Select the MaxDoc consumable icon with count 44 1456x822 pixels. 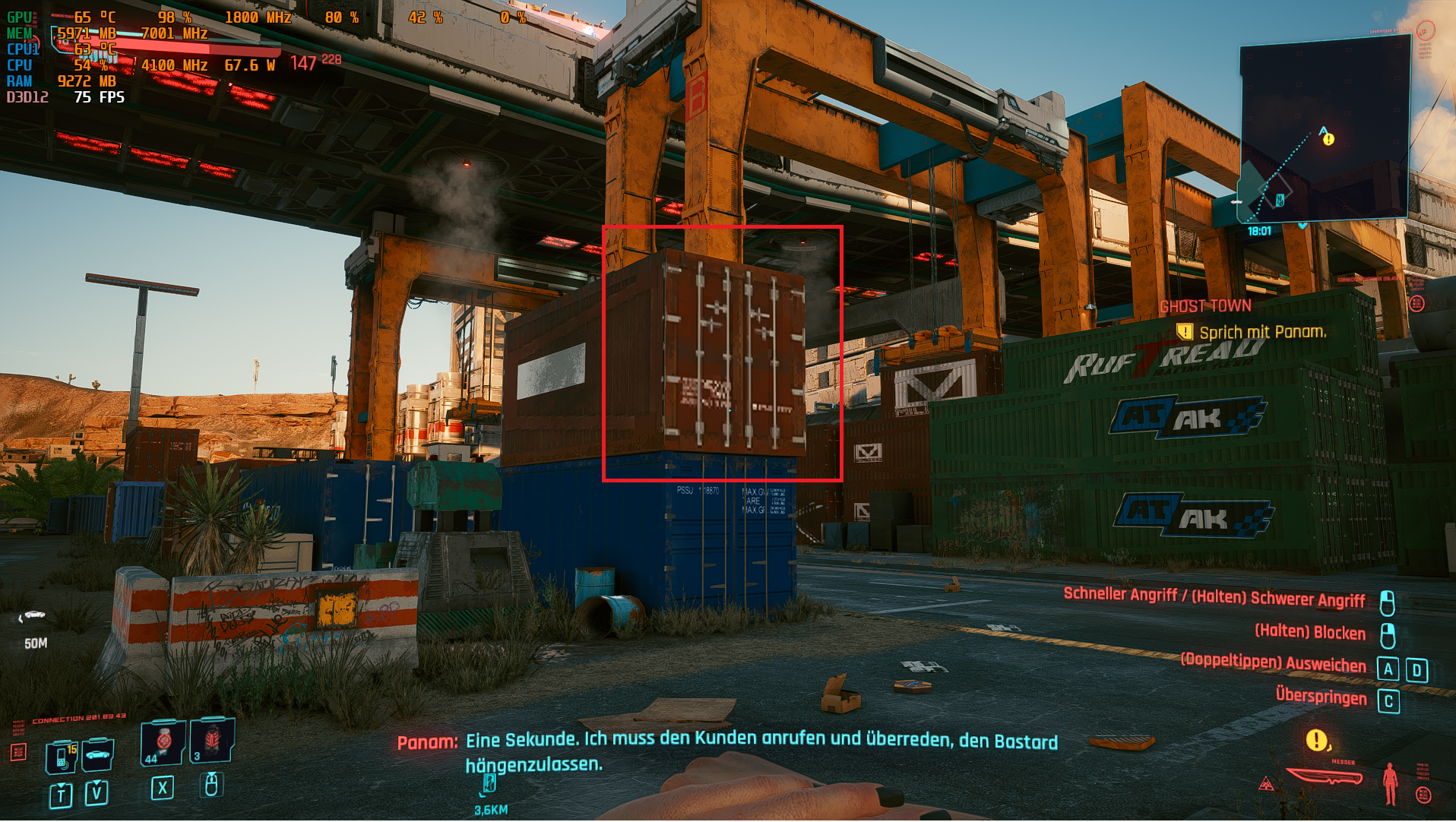click(162, 743)
